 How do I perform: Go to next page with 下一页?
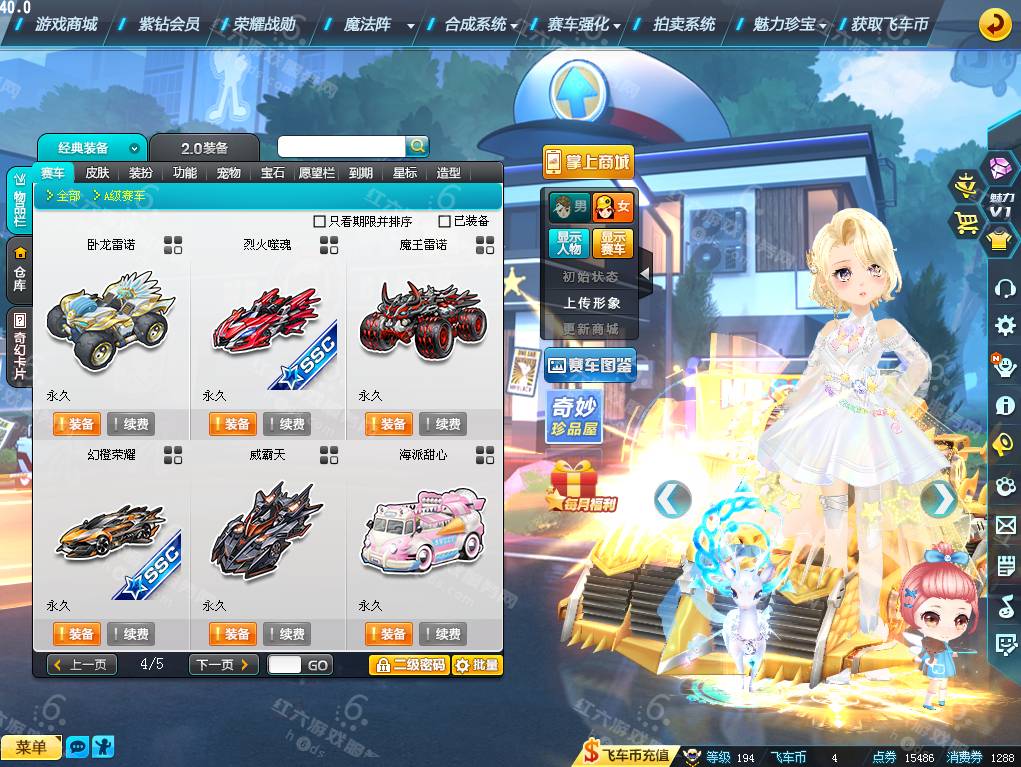point(223,665)
